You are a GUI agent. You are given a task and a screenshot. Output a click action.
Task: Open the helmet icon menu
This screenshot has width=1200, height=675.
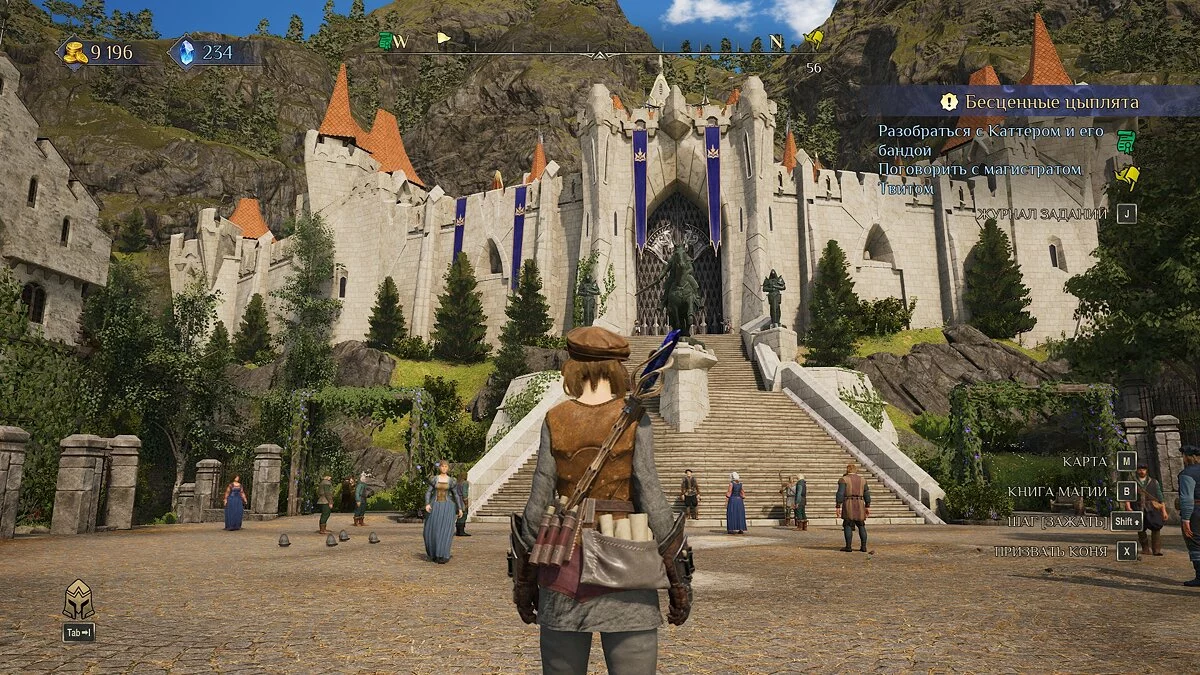click(x=78, y=600)
